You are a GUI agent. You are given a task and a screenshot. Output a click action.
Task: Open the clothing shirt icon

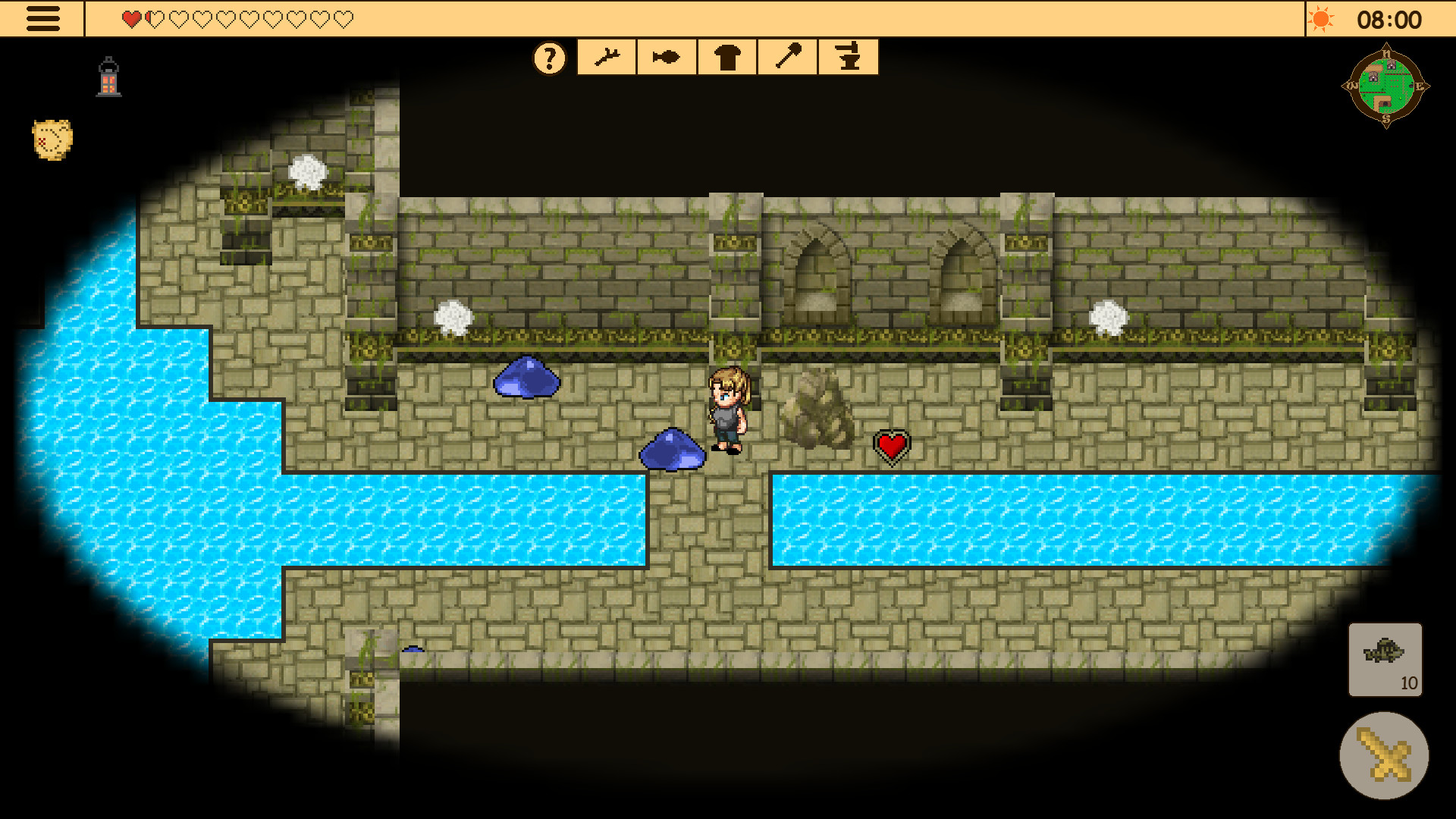[x=726, y=56]
